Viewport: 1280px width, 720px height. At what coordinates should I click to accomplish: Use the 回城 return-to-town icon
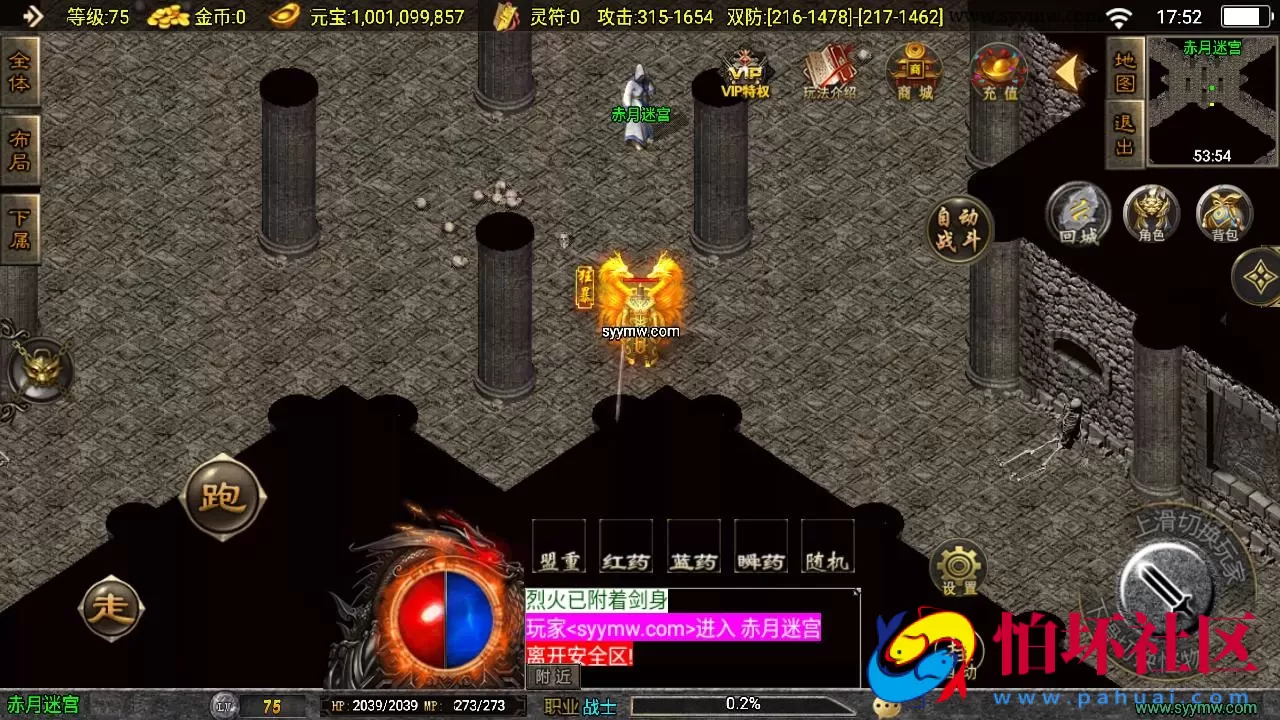tap(1078, 215)
